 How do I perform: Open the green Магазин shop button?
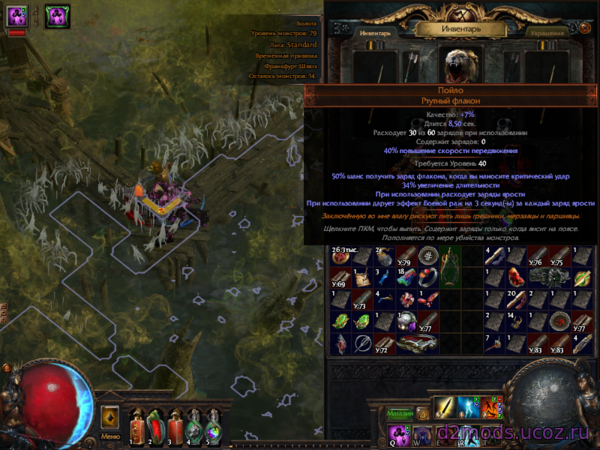pos(401,412)
